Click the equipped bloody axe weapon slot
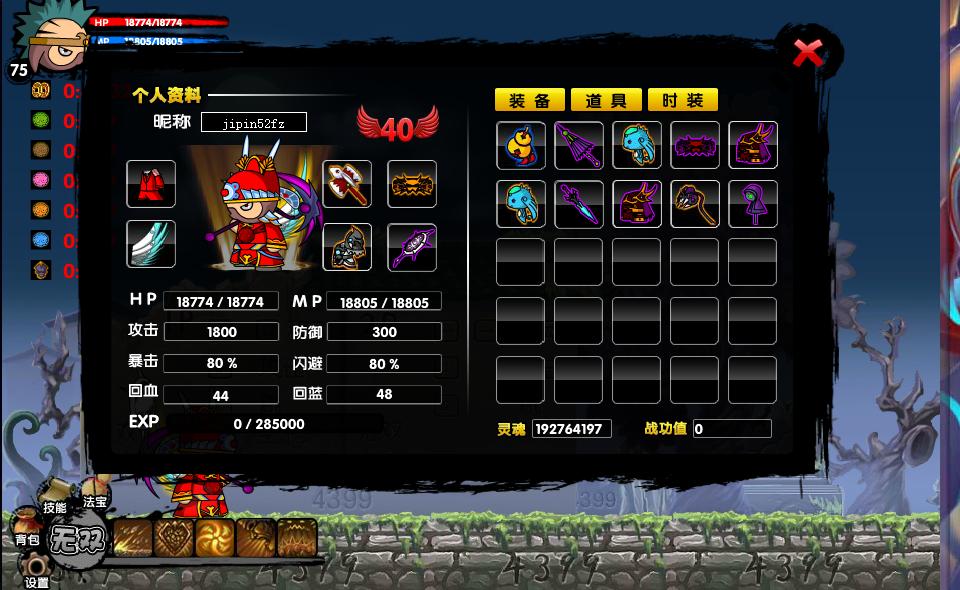960x590 pixels. pos(347,185)
